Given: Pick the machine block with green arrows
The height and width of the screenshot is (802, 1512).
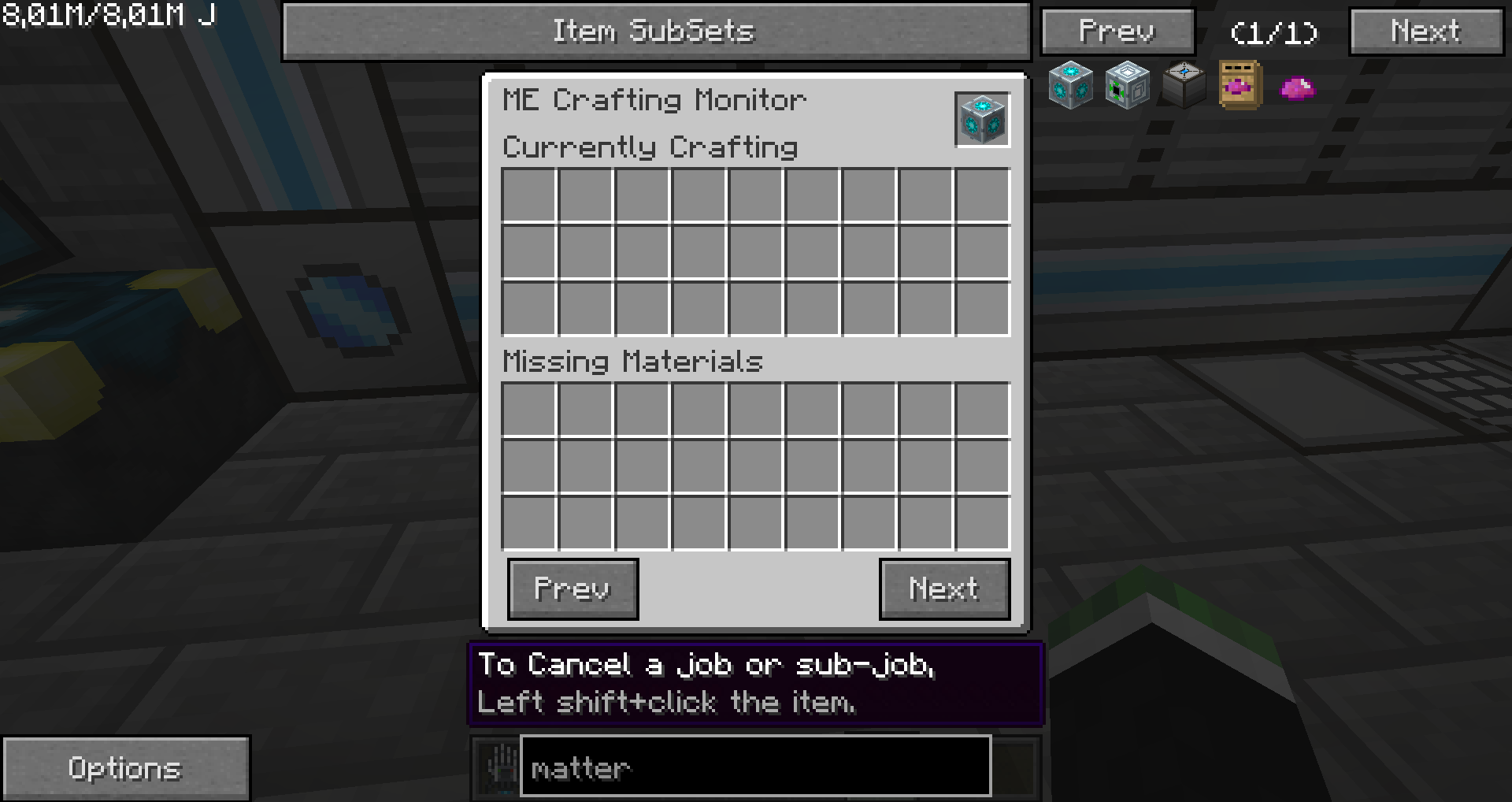Looking at the screenshot, I should pos(1127,84).
